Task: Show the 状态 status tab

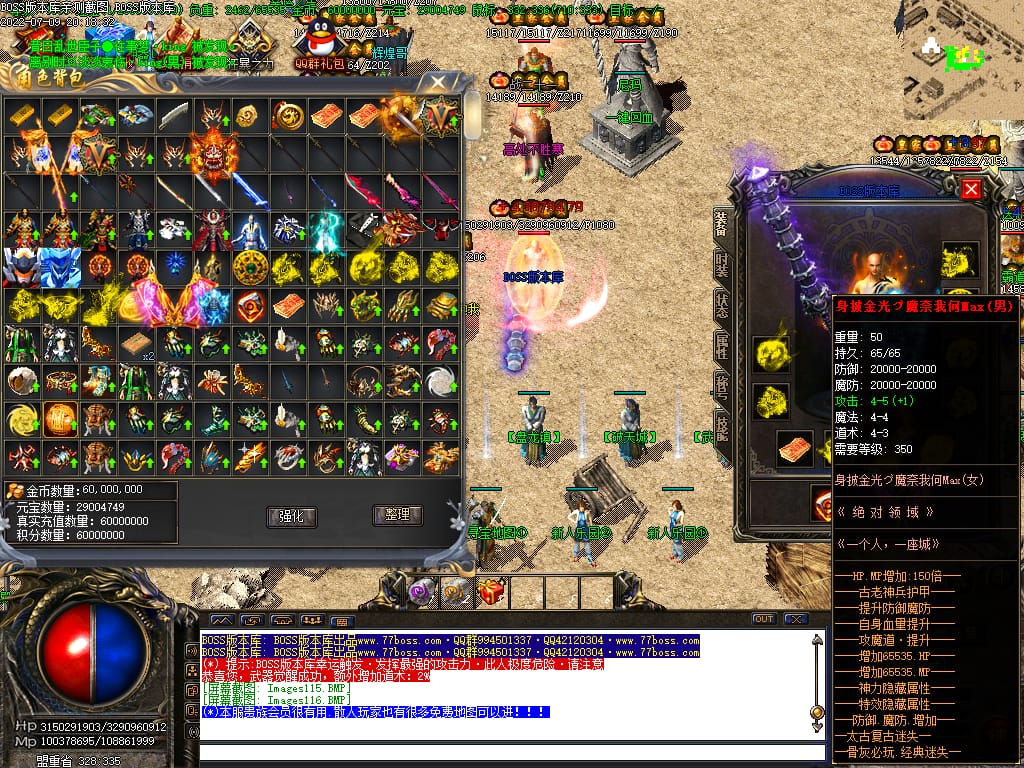Action: coord(720,305)
